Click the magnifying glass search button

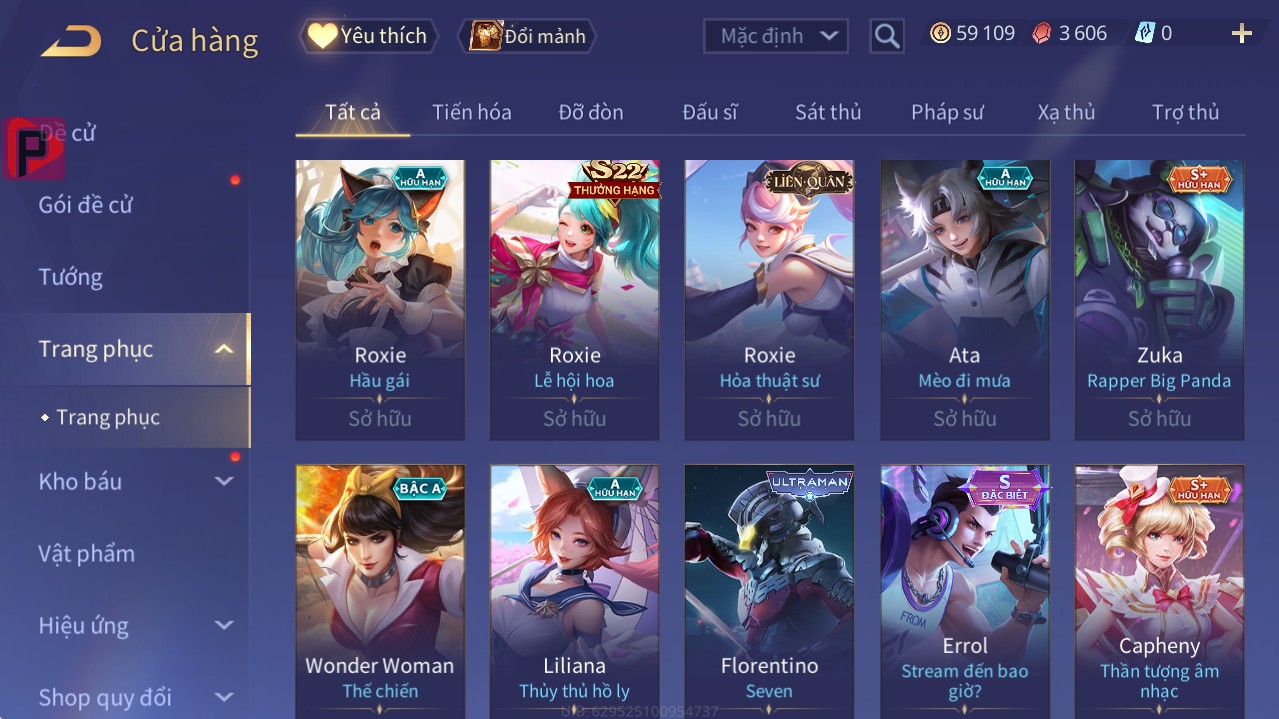886,36
